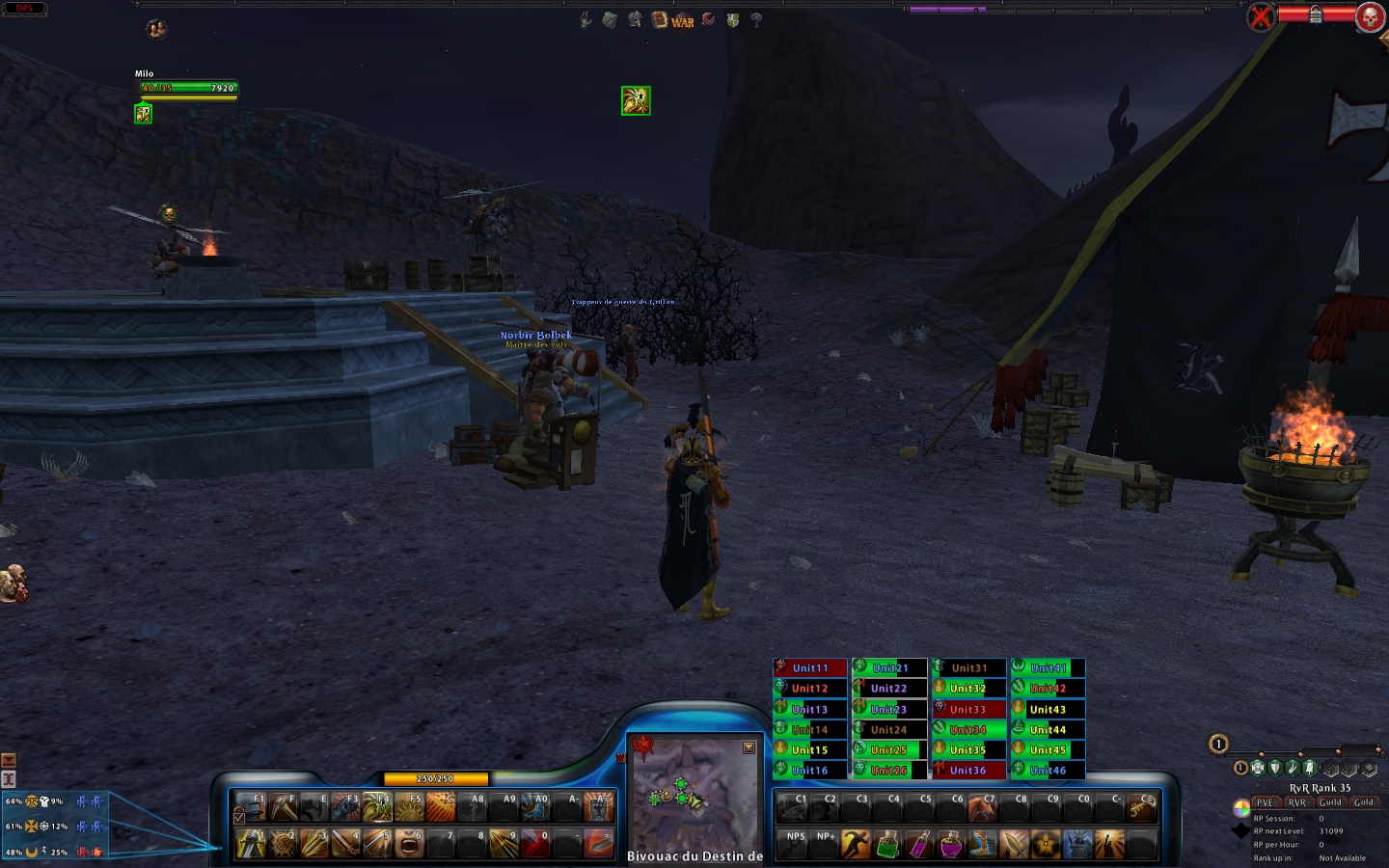The height and width of the screenshot is (868, 1389).
Task: Use the green potion on the action bar
Action: click(x=887, y=845)
